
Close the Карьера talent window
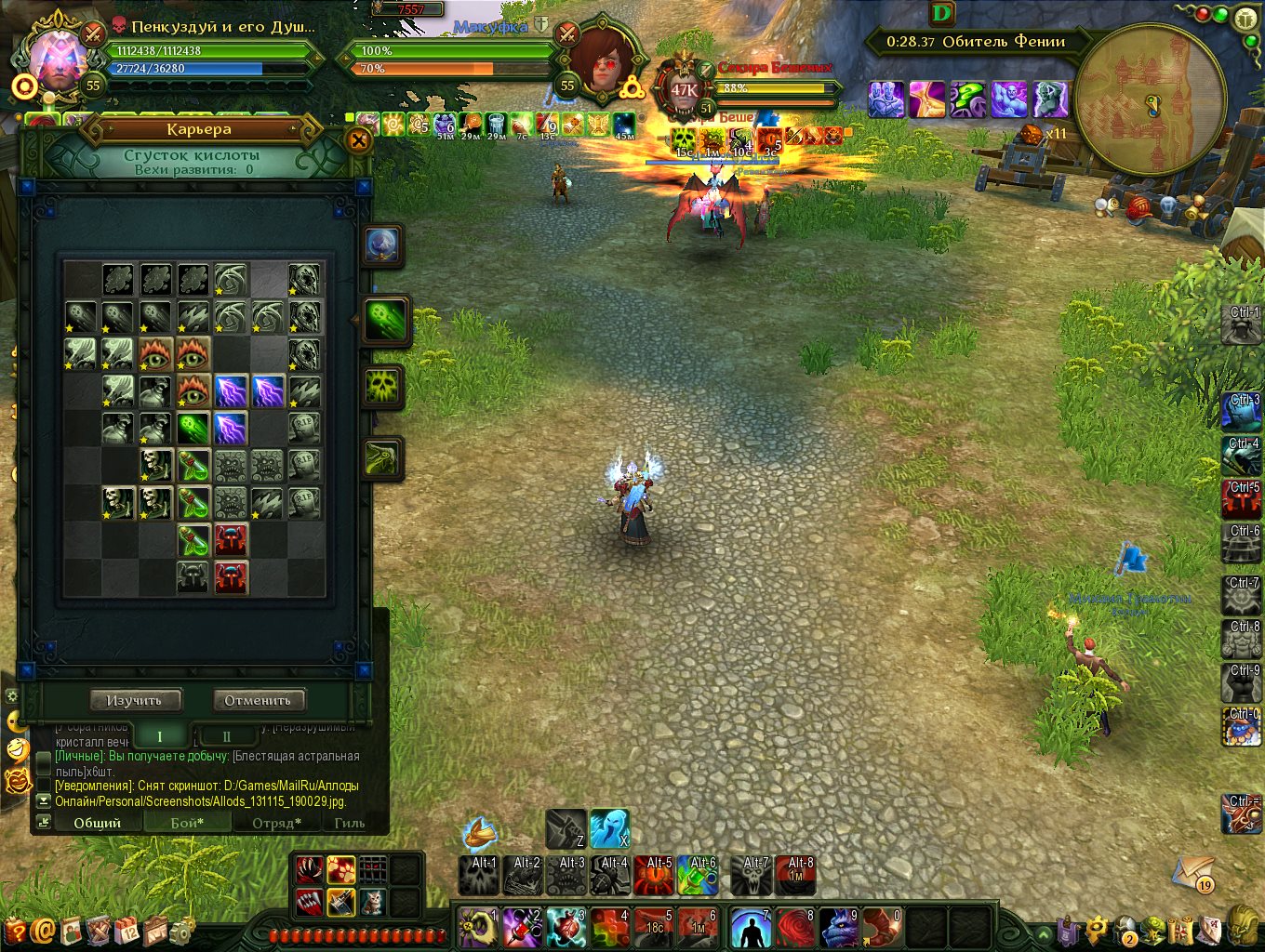[358, 141]
